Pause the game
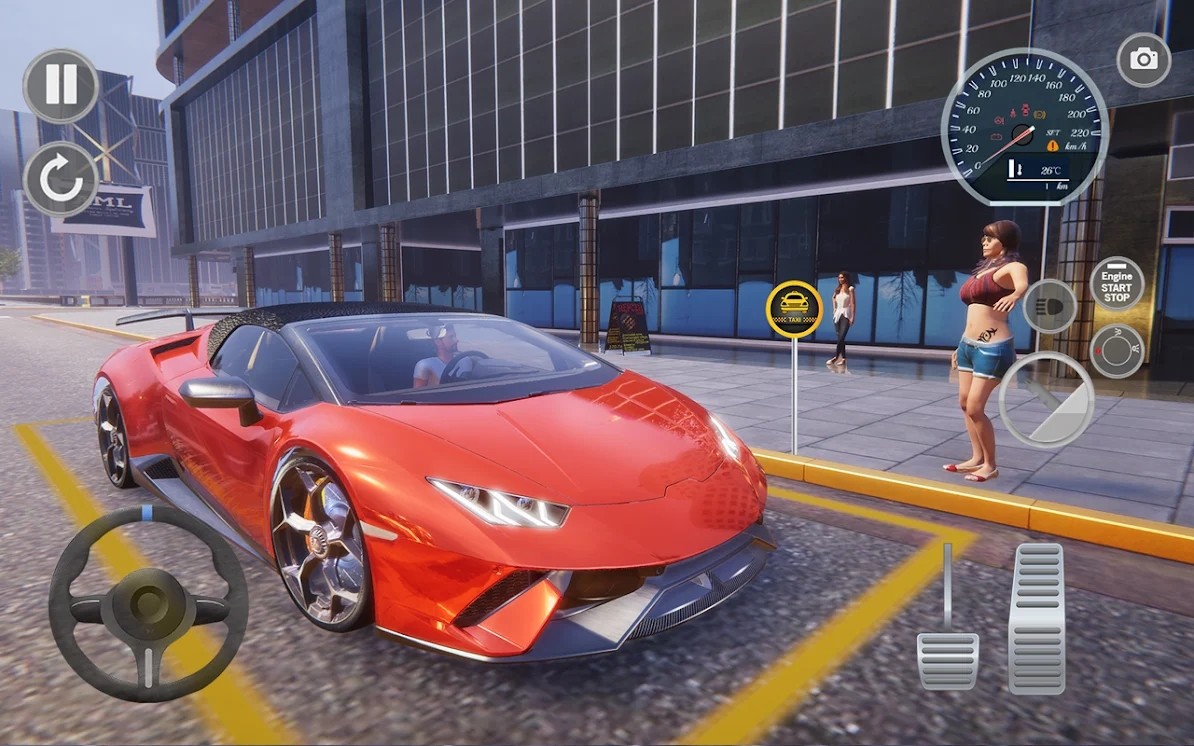The height and width of the screenshot is (746, 1194). coord(61,86)
